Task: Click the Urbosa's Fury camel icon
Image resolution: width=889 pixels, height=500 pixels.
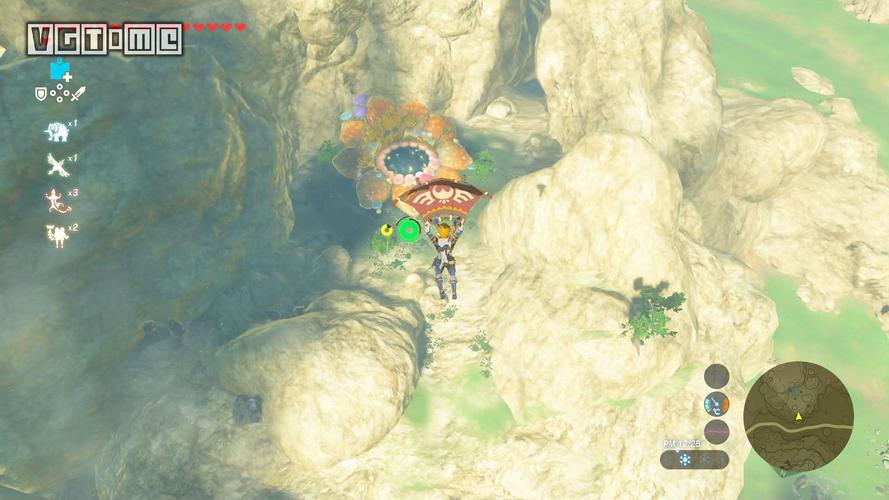Action: point(54,235)
